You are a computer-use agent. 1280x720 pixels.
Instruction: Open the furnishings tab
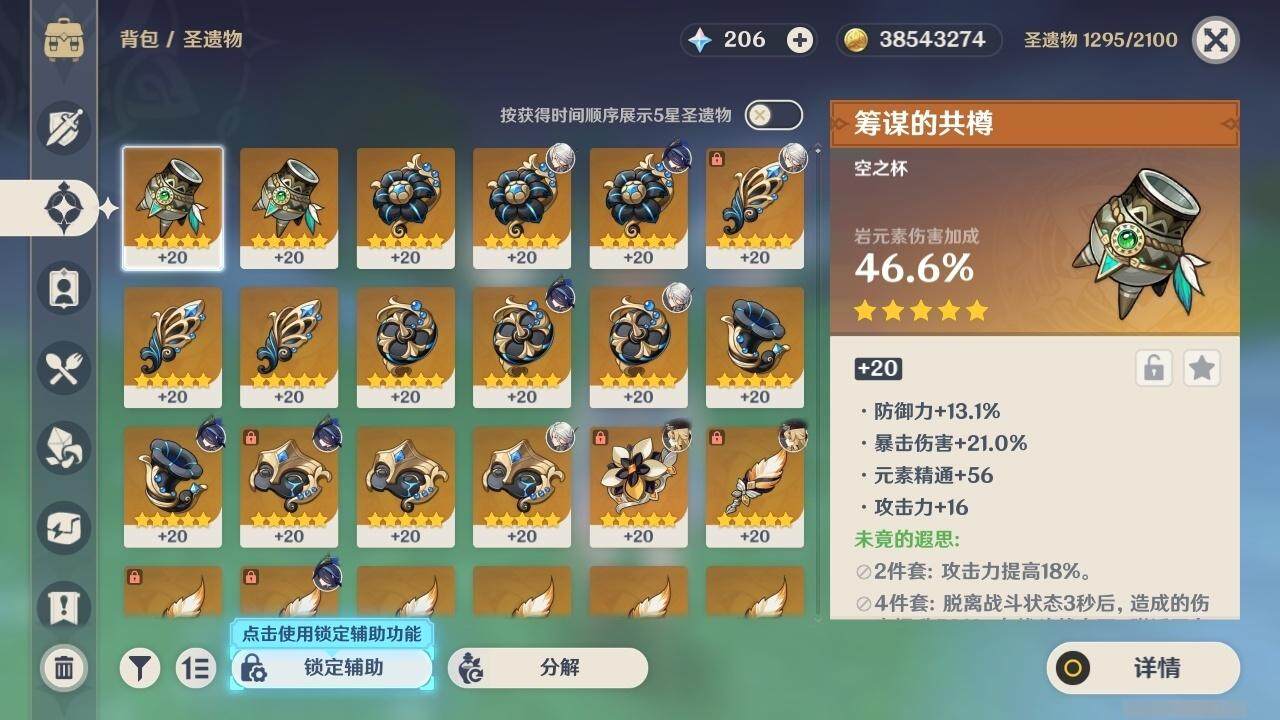point(64,527)
